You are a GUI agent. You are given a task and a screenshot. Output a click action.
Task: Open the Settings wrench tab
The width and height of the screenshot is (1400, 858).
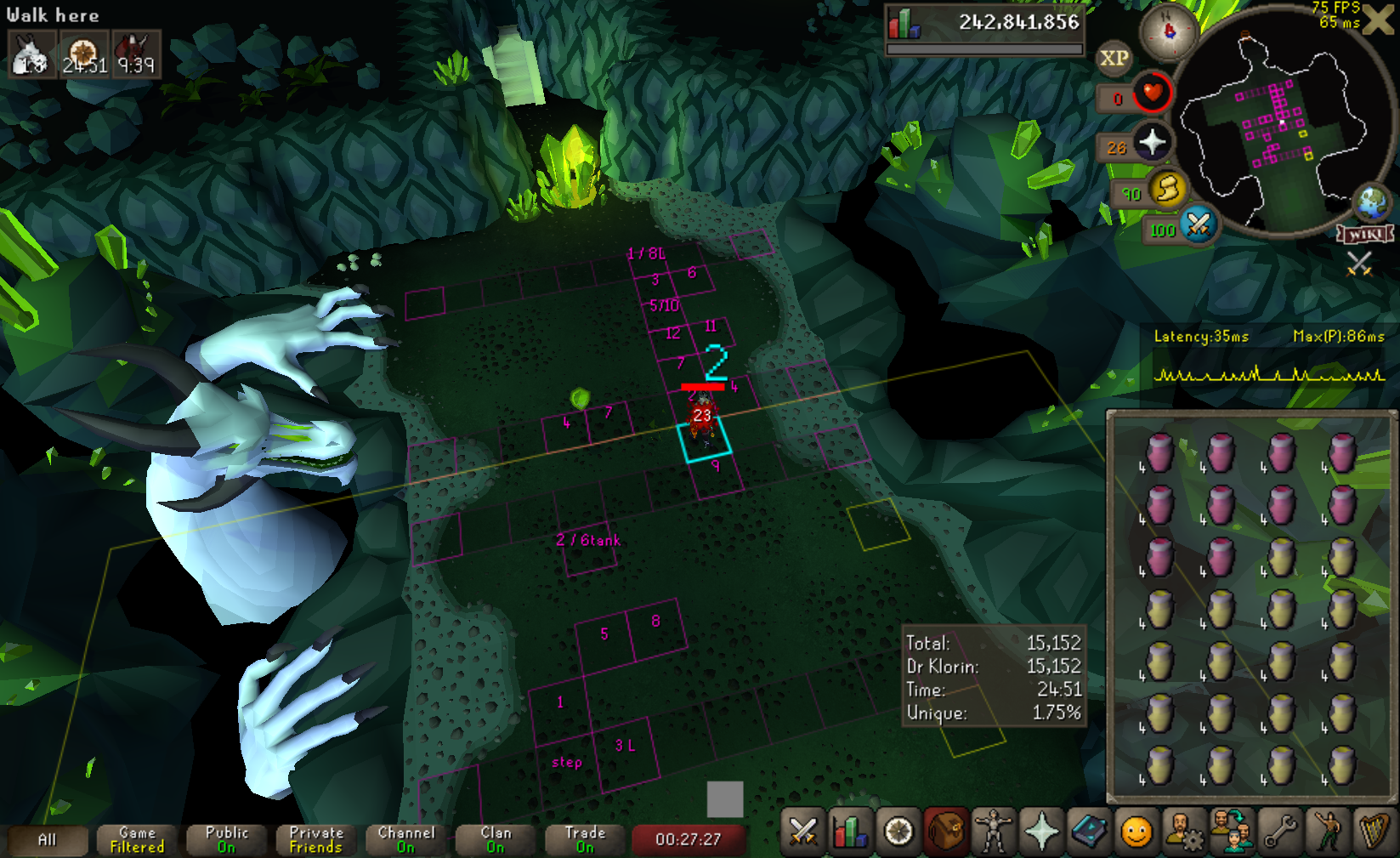1279,832
